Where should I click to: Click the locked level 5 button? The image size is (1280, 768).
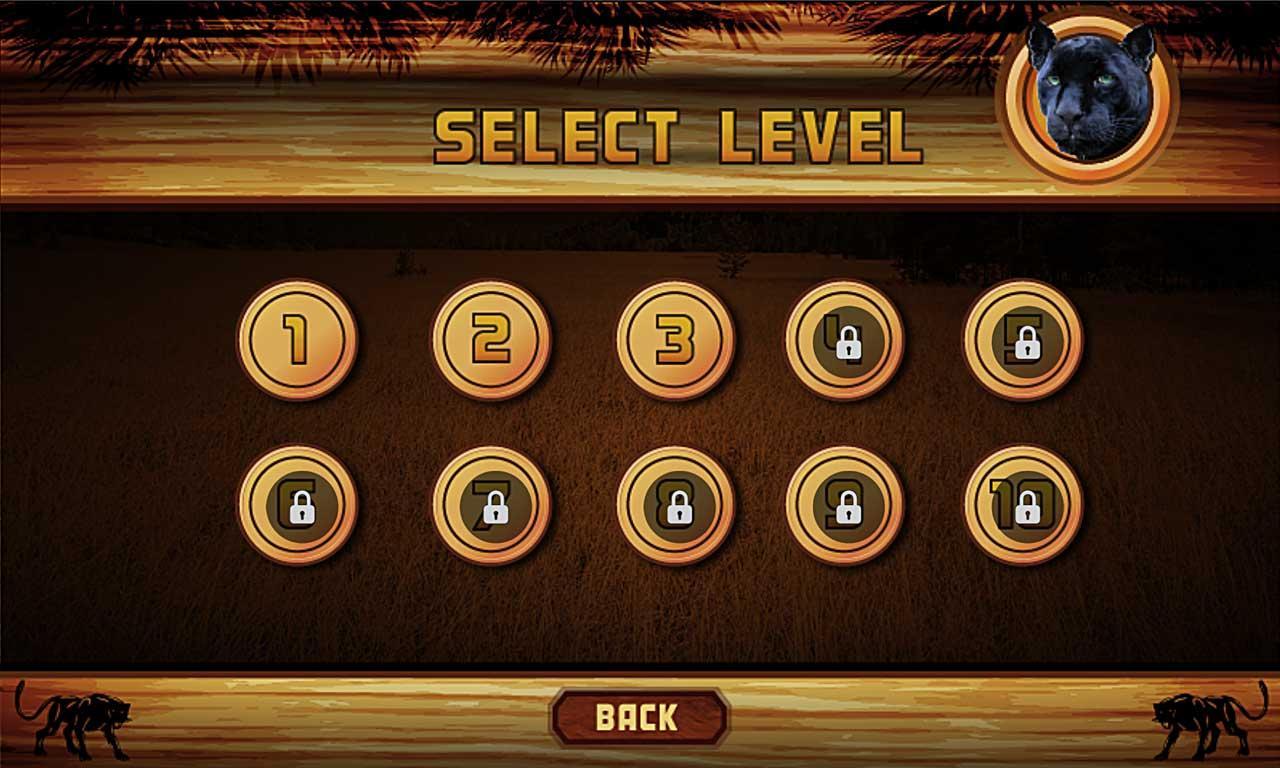1023,340
